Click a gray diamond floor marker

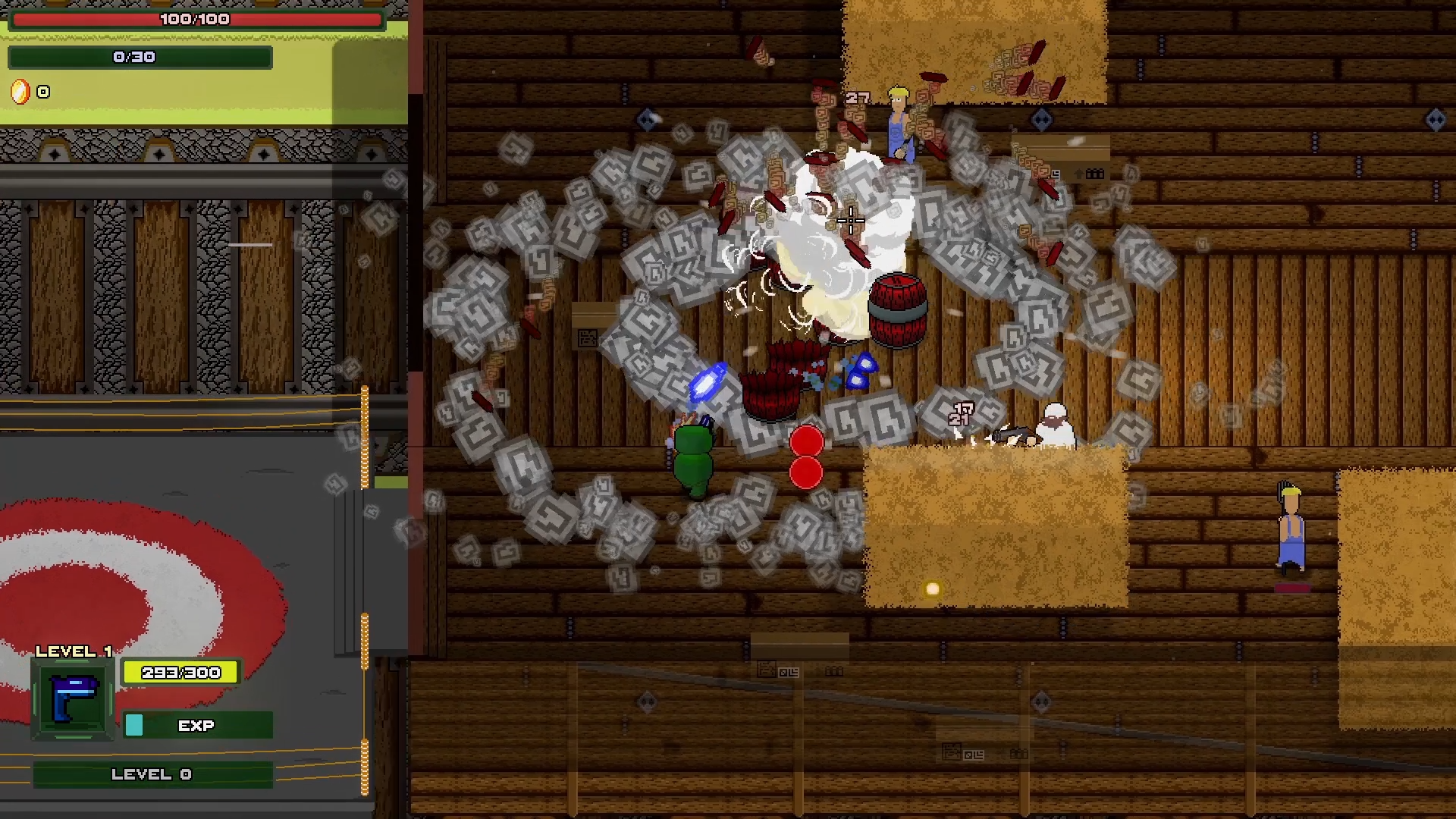(x=1043, y=118)
